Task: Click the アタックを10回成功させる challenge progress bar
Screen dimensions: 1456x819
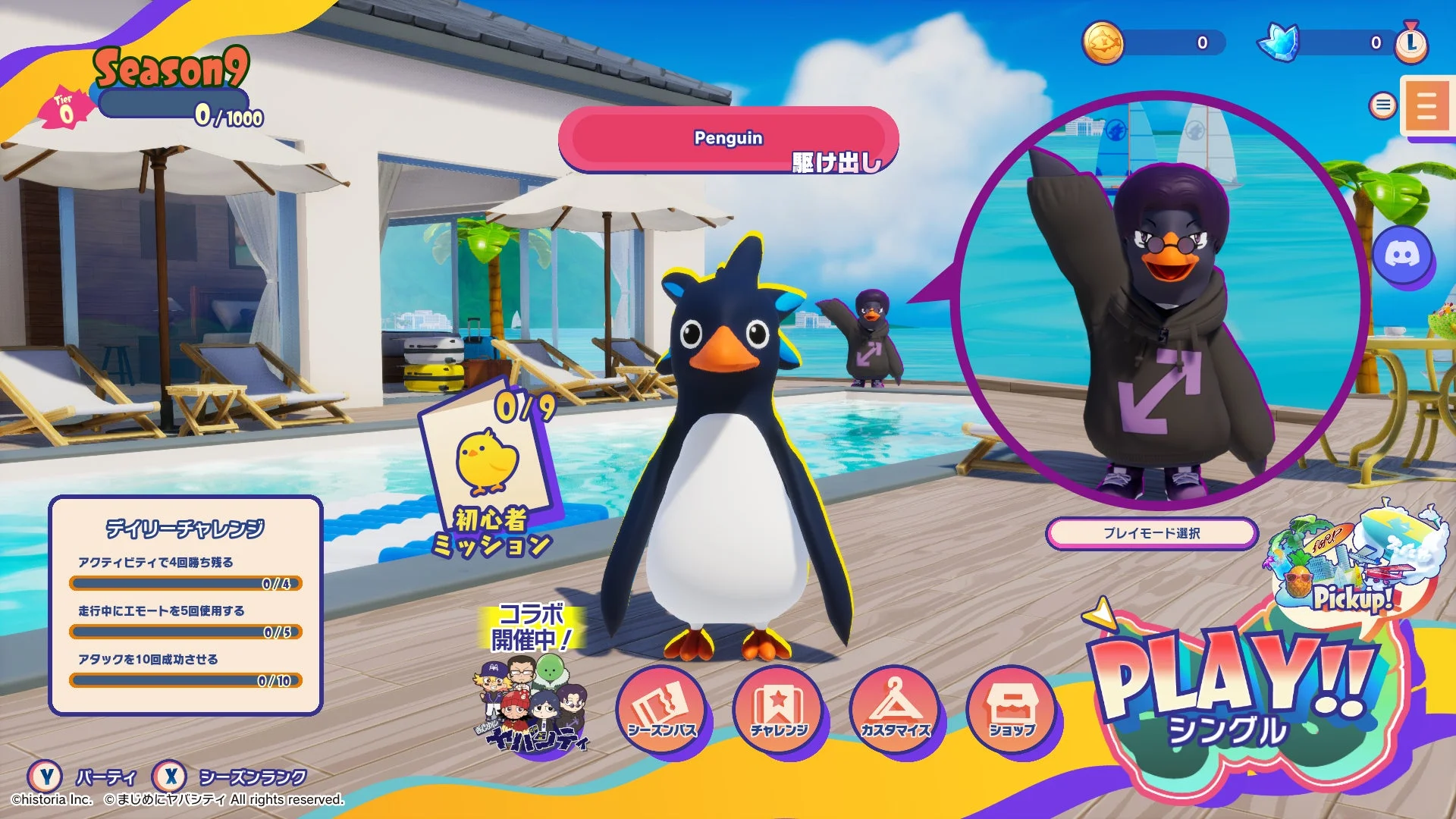Action: click(x=186, y=680)
